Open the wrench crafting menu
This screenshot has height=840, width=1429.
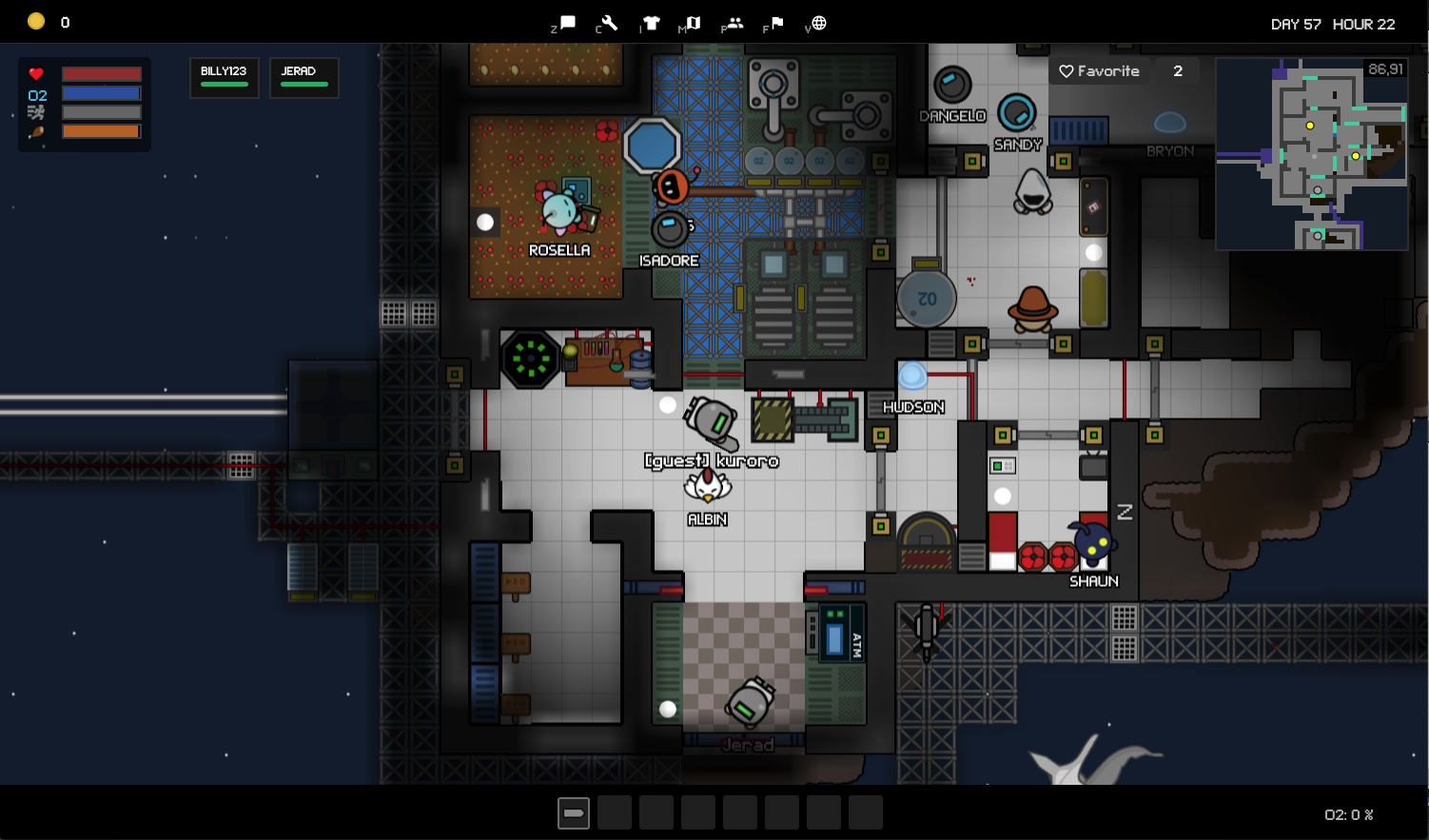[609, 23]
